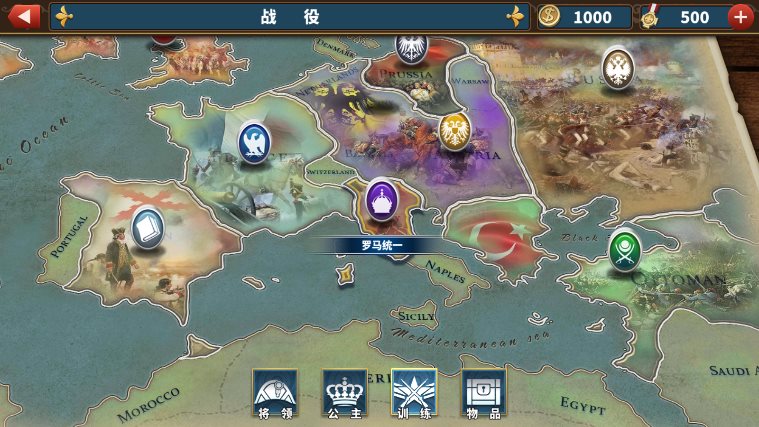Viewport: 759px width, 427px height.
Task: Pick the golden eagle campaign marker over Austria
Action: point(454,129)
